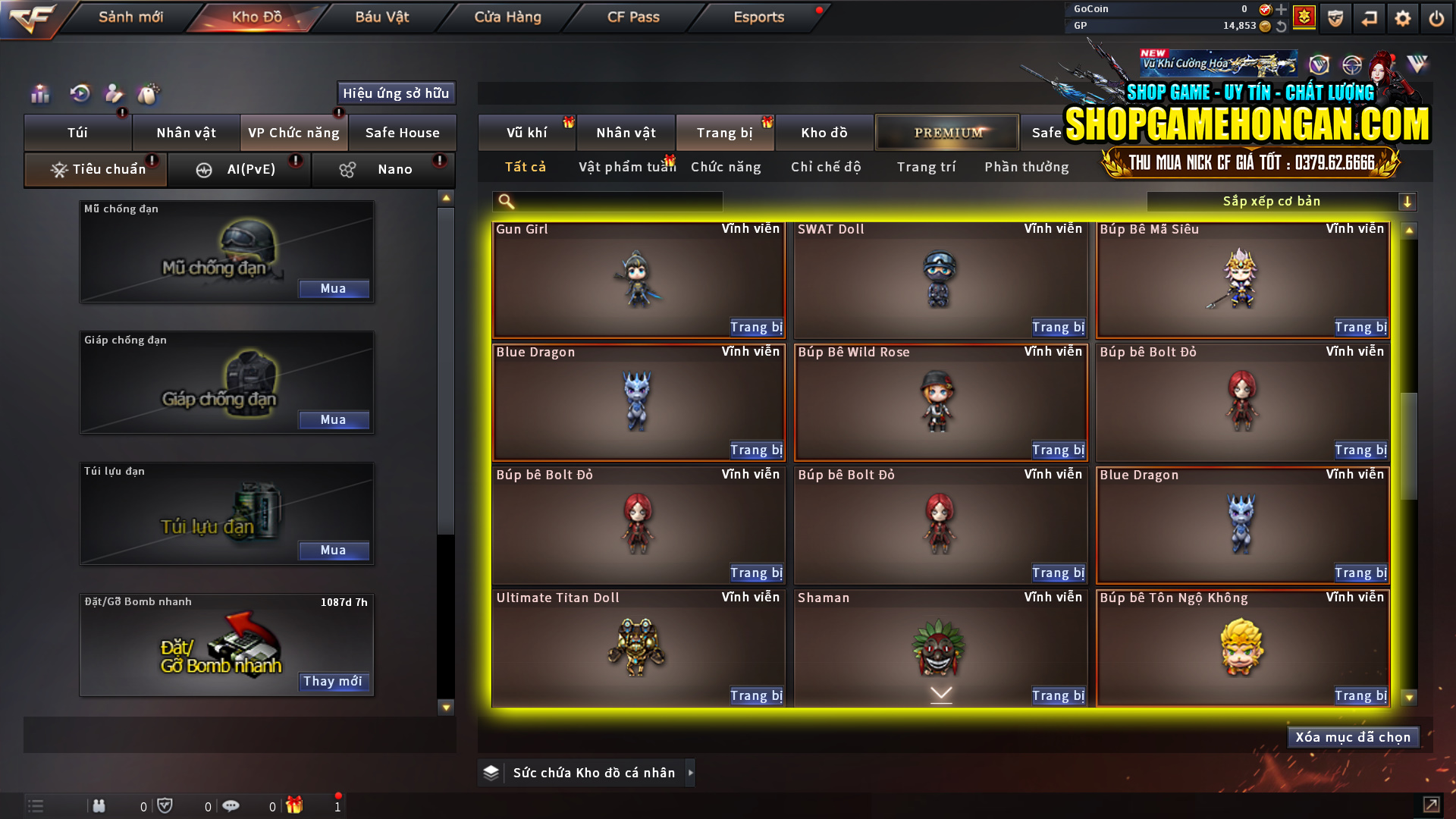The height and width of the screenshot is (819, 1456).
Task: Open the stats ranking icon above inventory tabs
Action: (x=39, y=93)
